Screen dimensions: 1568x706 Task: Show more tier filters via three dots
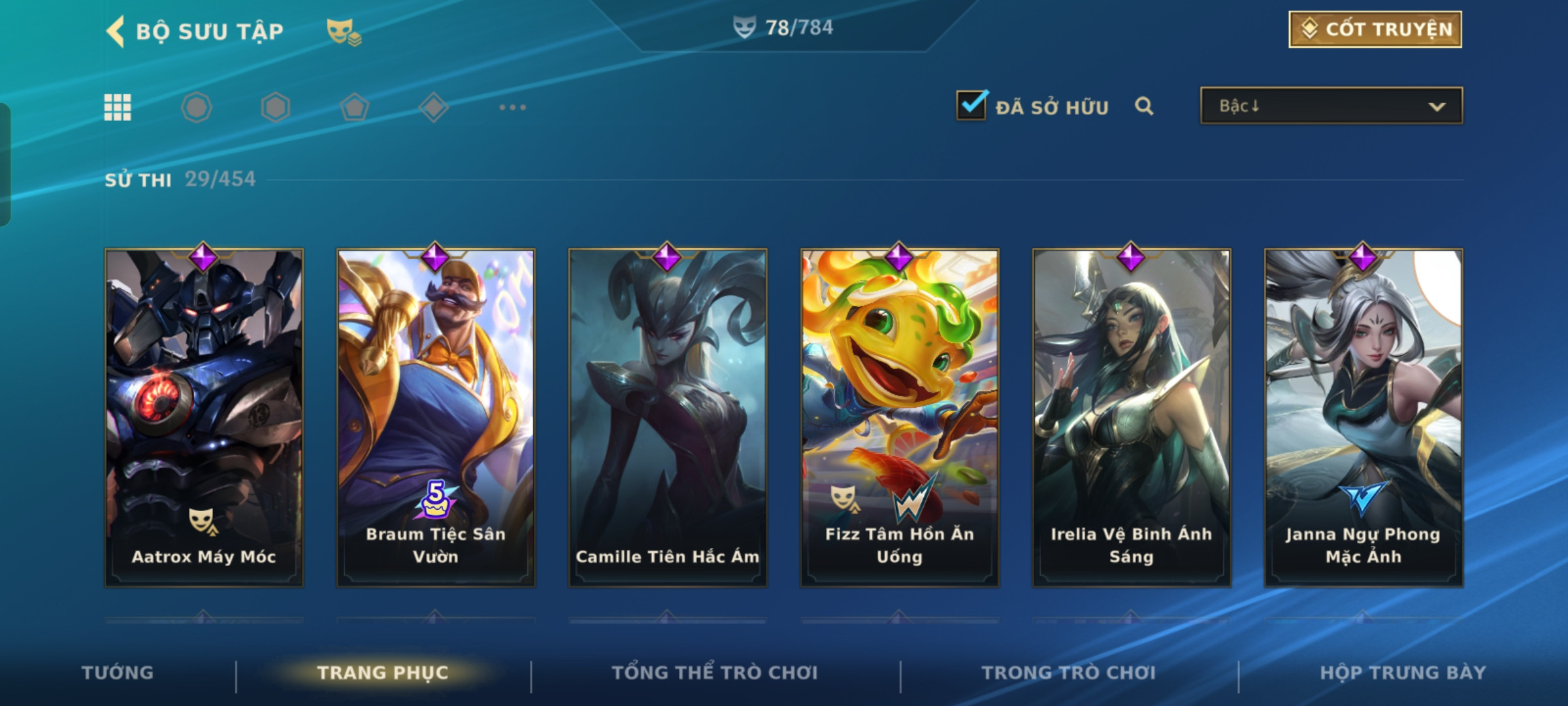click(512, 107)
